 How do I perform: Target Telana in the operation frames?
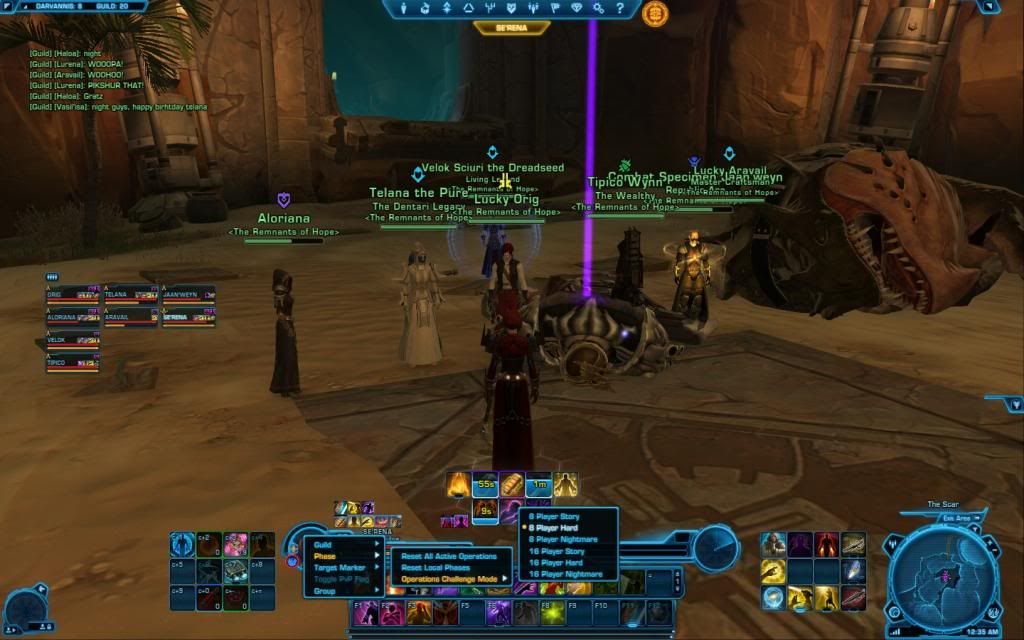coord(130,295)
